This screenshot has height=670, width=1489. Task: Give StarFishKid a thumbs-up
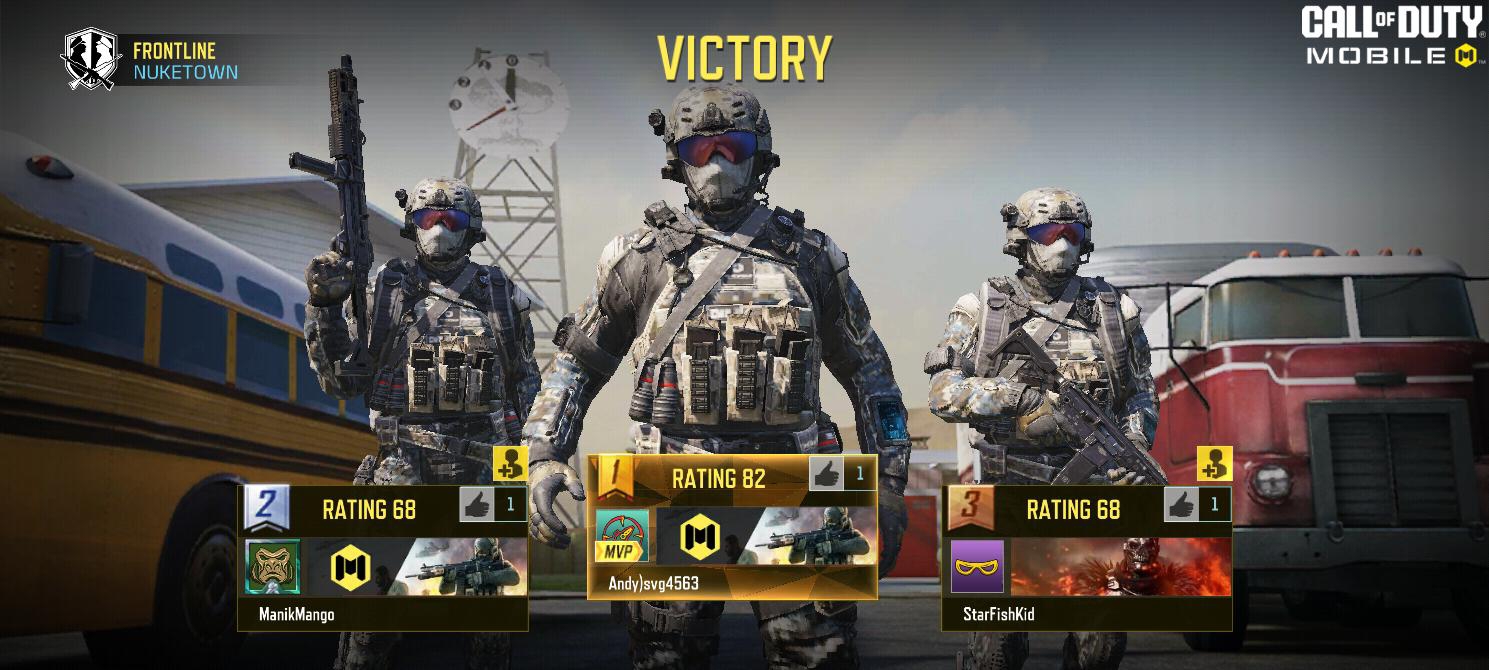click(1182, 505)
